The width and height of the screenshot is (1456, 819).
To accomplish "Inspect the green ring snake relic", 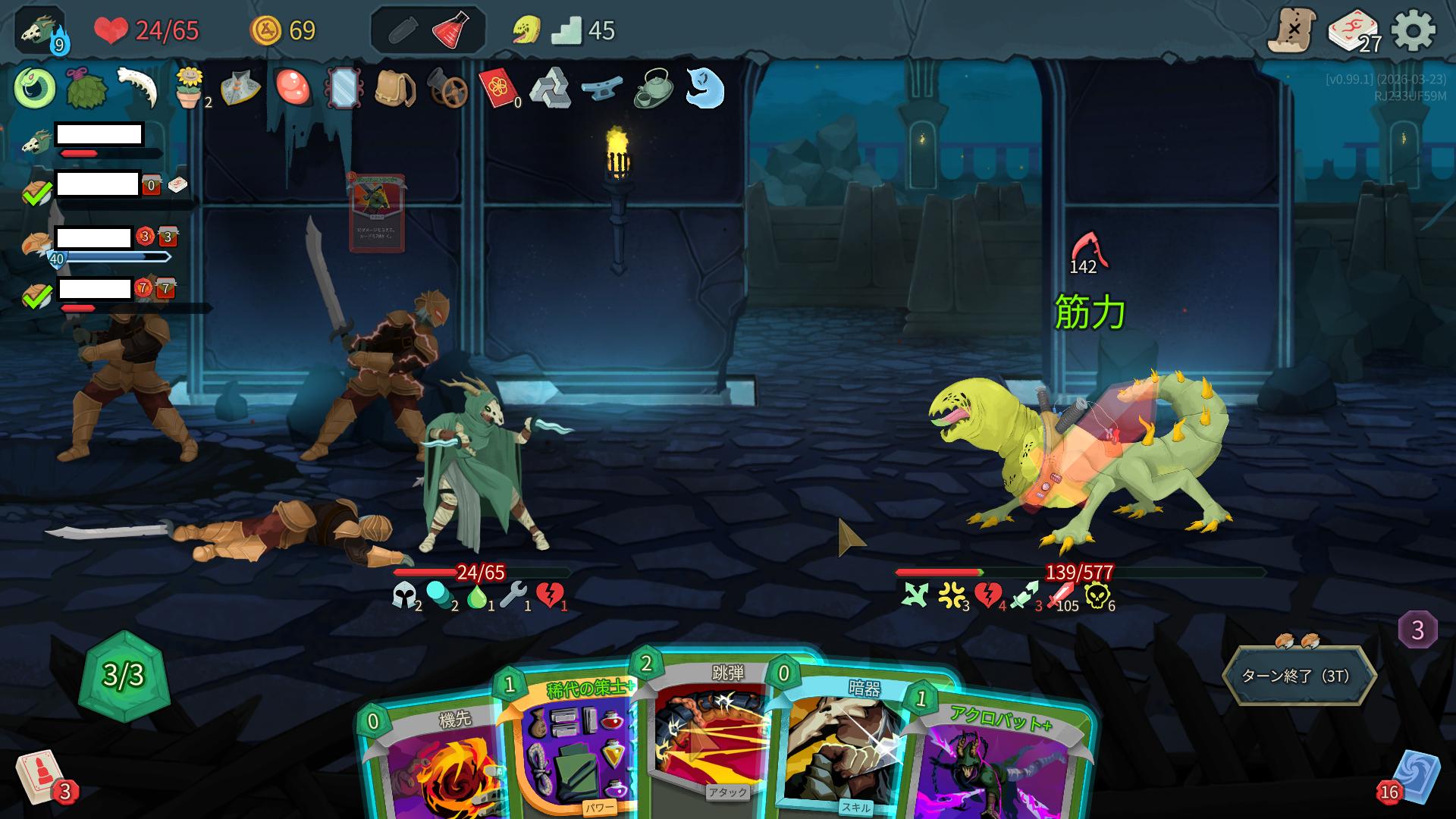I will point(34,88).
